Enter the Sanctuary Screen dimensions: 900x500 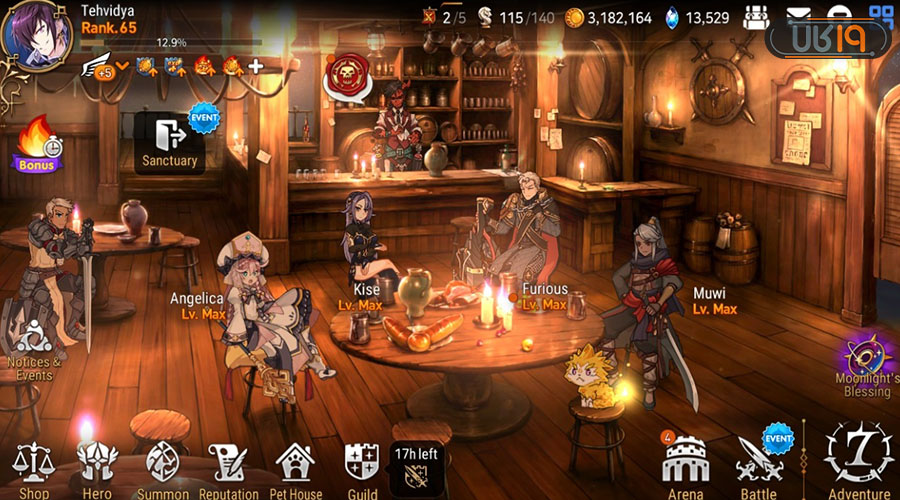[170, 142]
